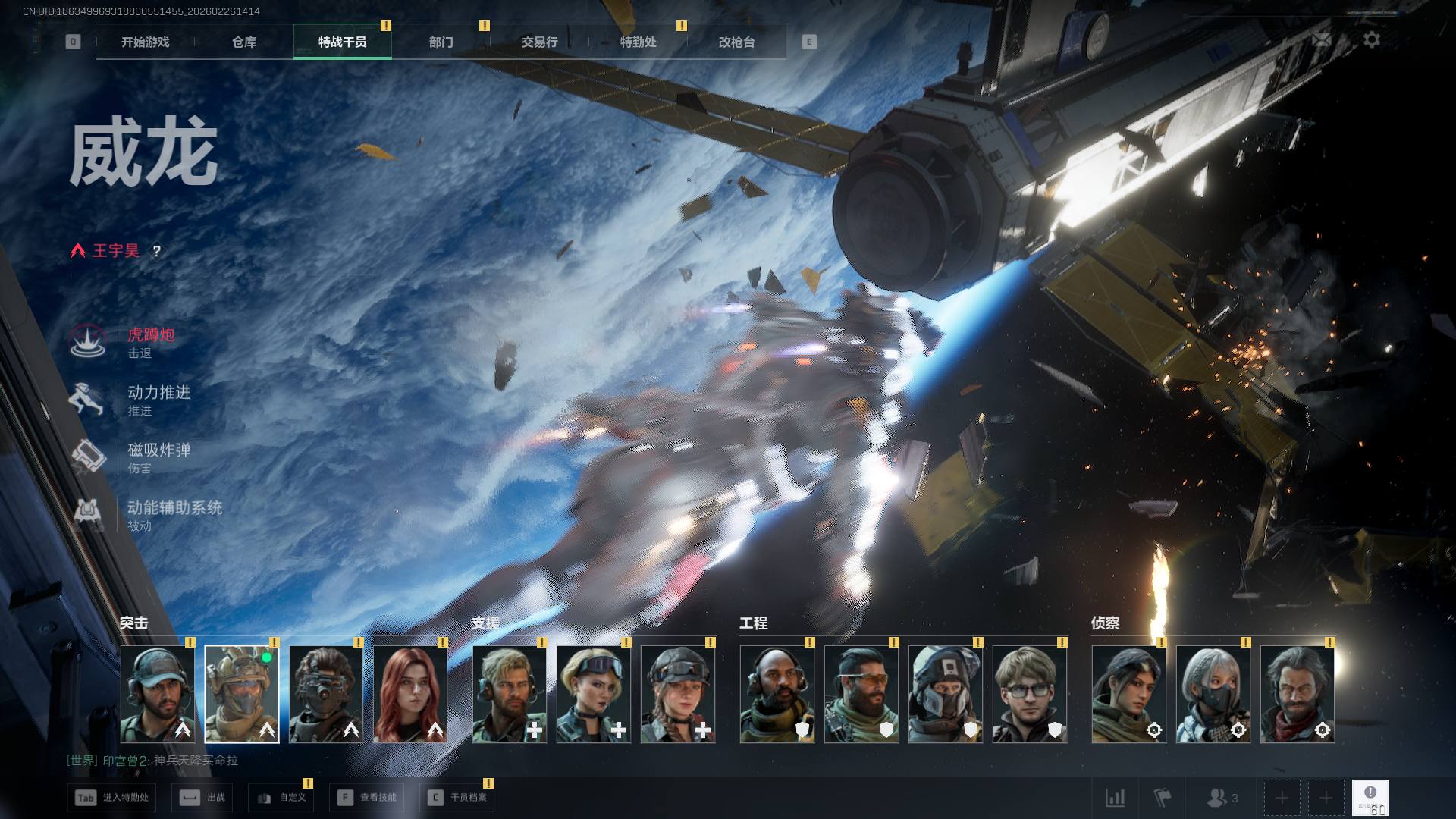
Task: Select the 特勤处 tab
Action: tap(638, 42)
